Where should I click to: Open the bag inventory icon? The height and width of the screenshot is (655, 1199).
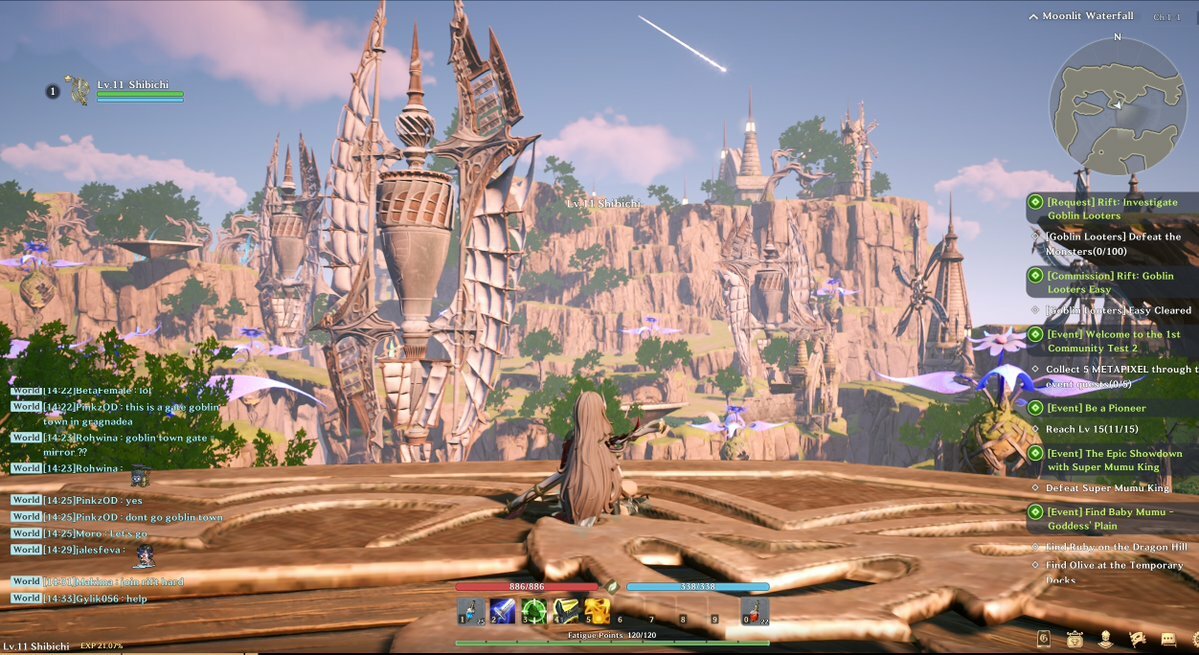point(1075,638)
